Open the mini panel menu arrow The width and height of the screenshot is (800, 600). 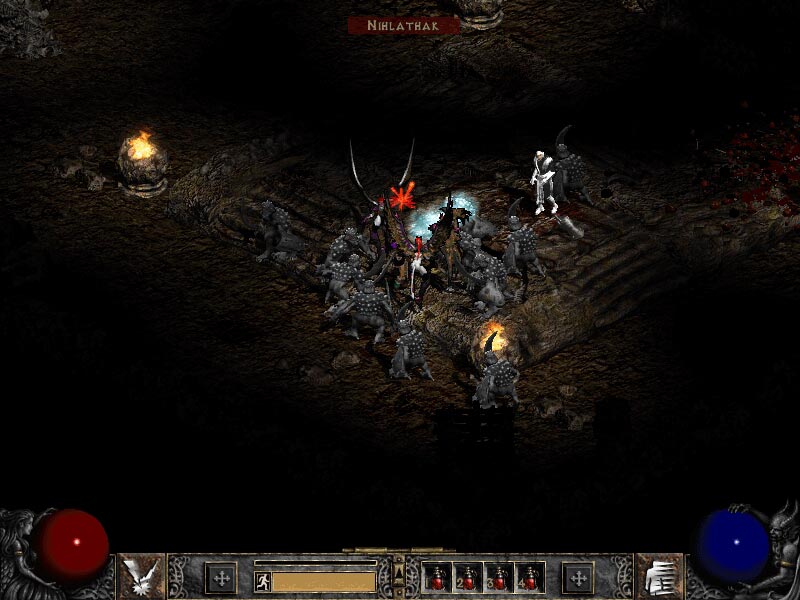pyautogui.click(x=399, y=572)
